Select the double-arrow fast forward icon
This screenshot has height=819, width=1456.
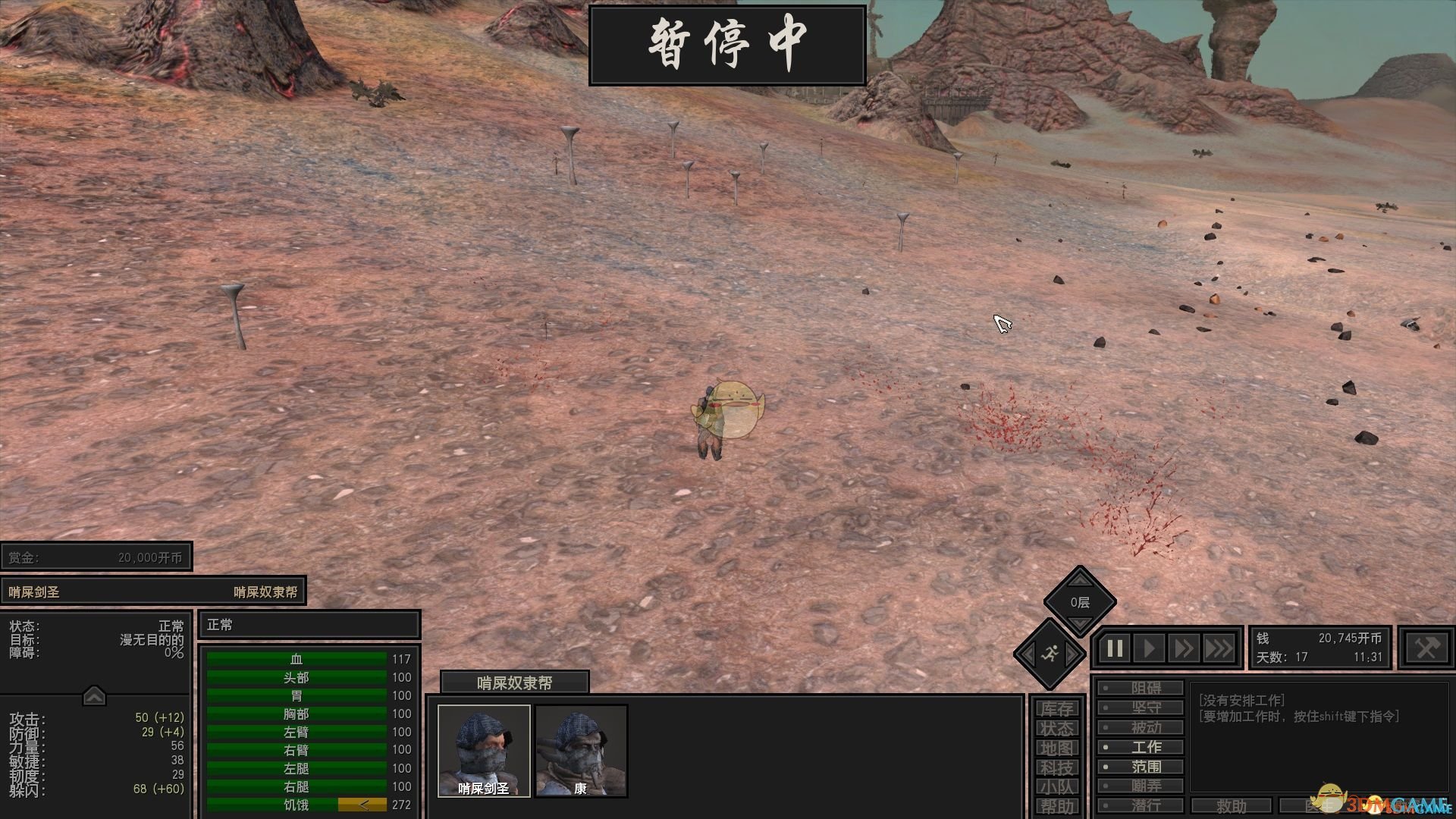[x=1184, y=648]
